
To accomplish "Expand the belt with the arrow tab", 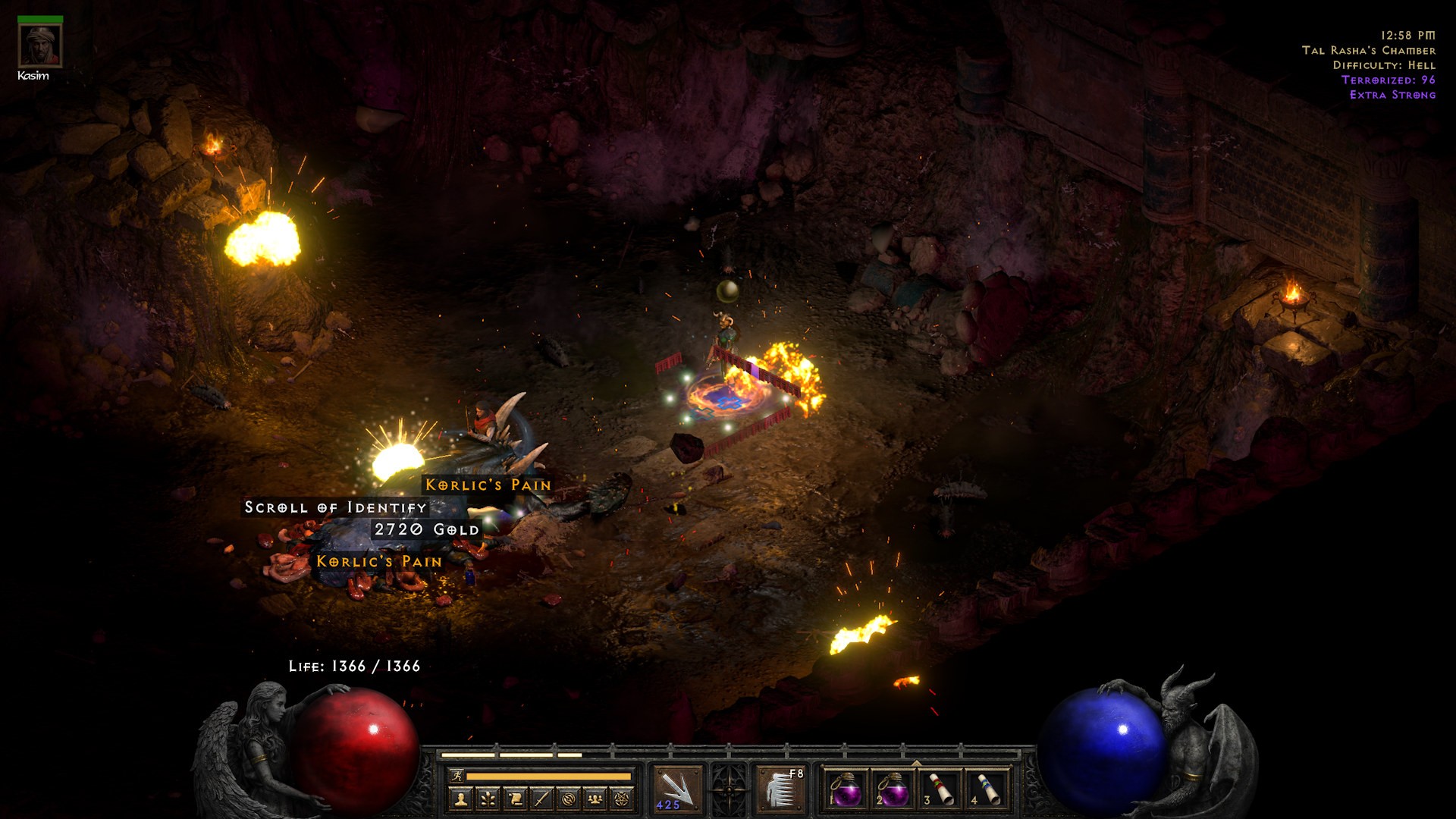I will tap(916, 763).
